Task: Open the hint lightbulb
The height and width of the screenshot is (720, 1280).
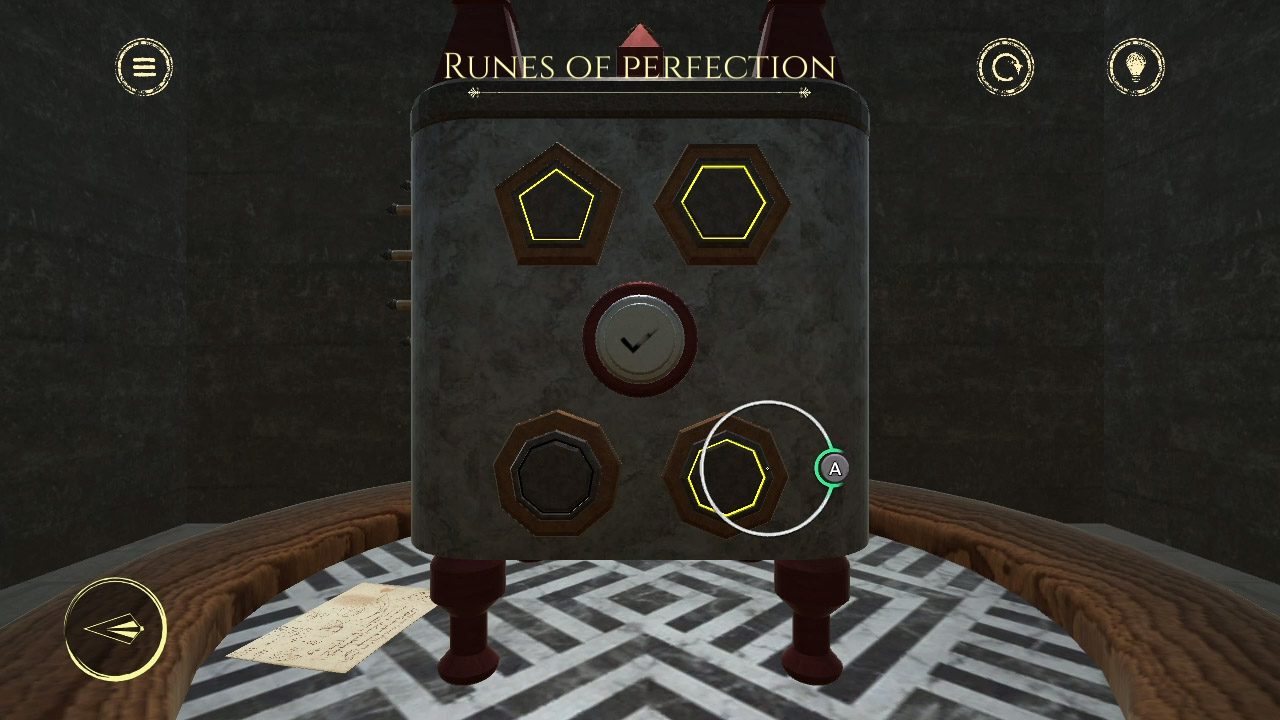Action: [1138, 67]
